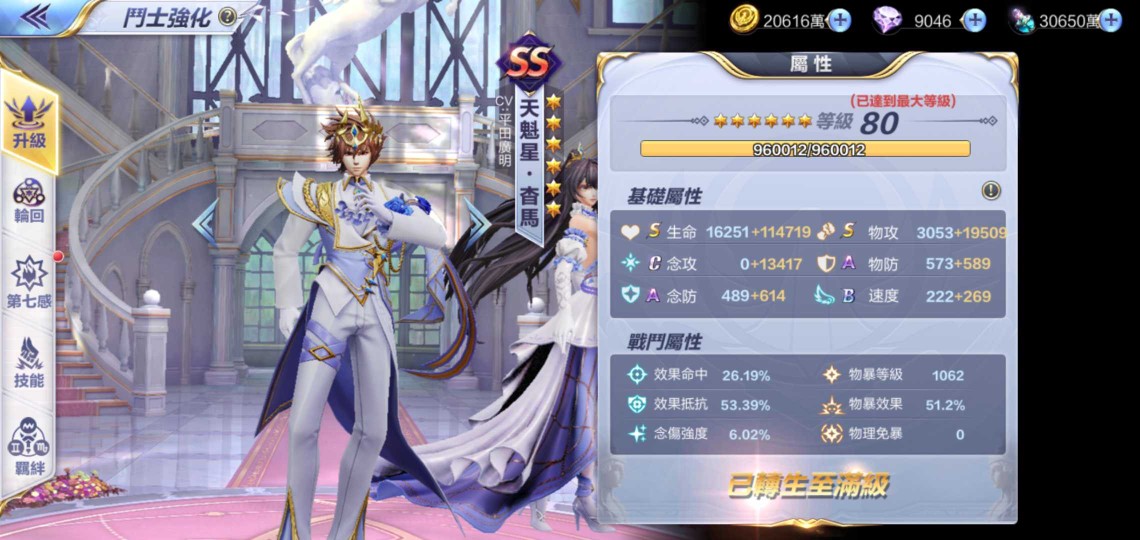The width and height of the screenshot is (1140, 540).
Task: Show the previous fighter with left arrow
Action: tap(207, 222)
